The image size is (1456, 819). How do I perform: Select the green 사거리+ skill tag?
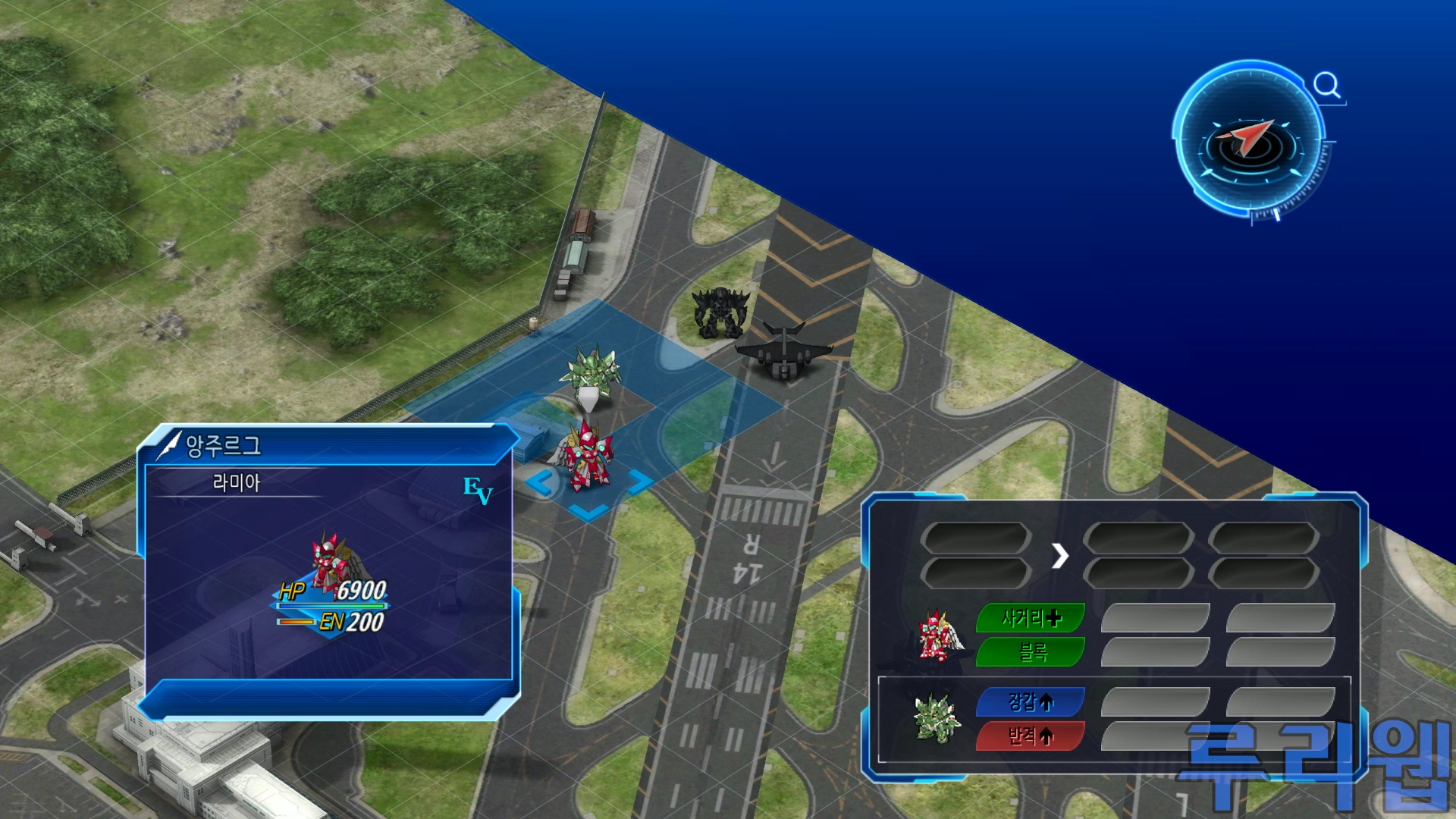[1031, 618]
